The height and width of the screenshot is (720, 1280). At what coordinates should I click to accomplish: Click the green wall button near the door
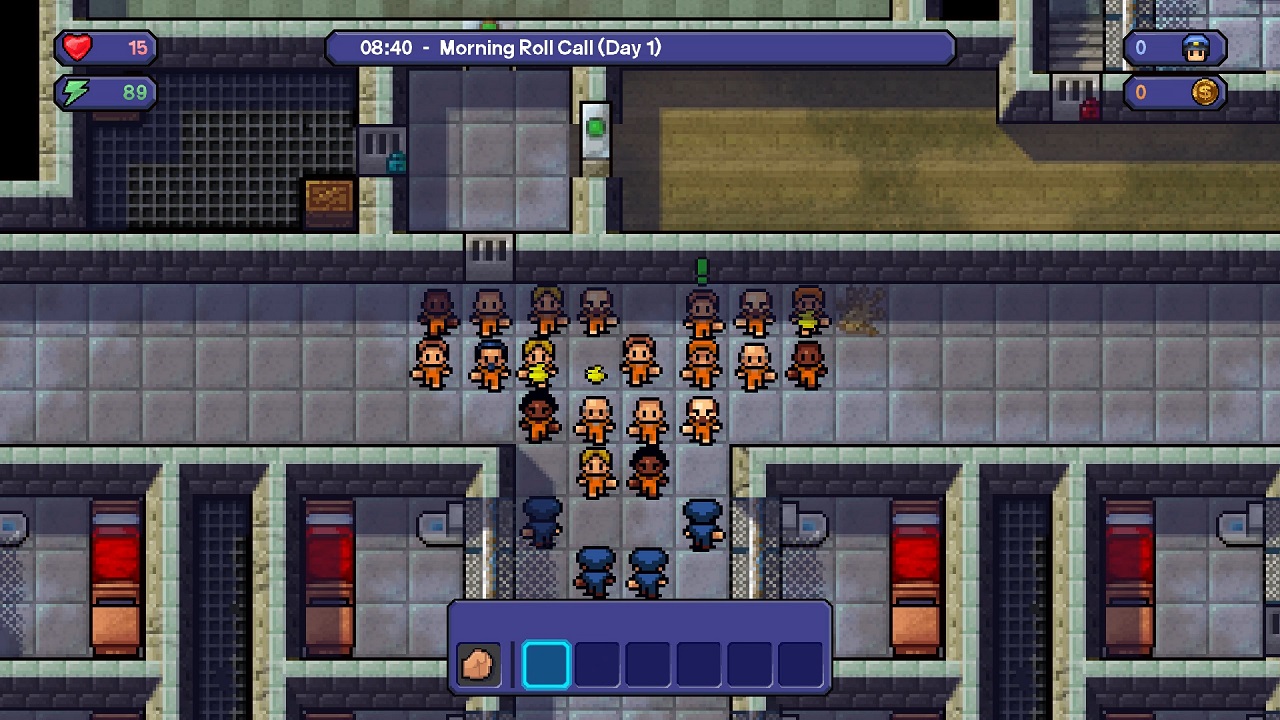point(595,125)
